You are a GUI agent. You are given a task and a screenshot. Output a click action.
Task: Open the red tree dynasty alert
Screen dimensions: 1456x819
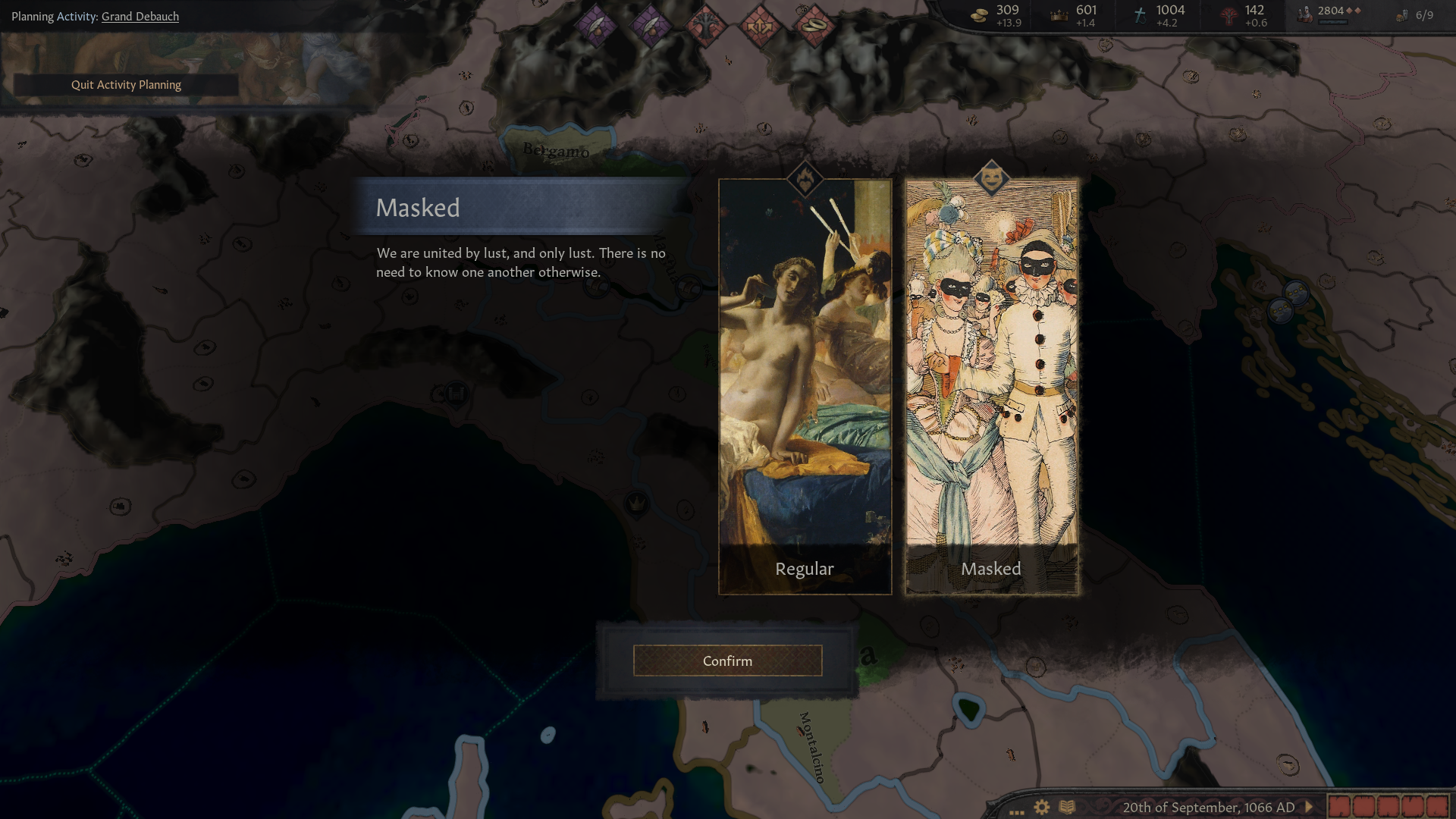point(704,26)
